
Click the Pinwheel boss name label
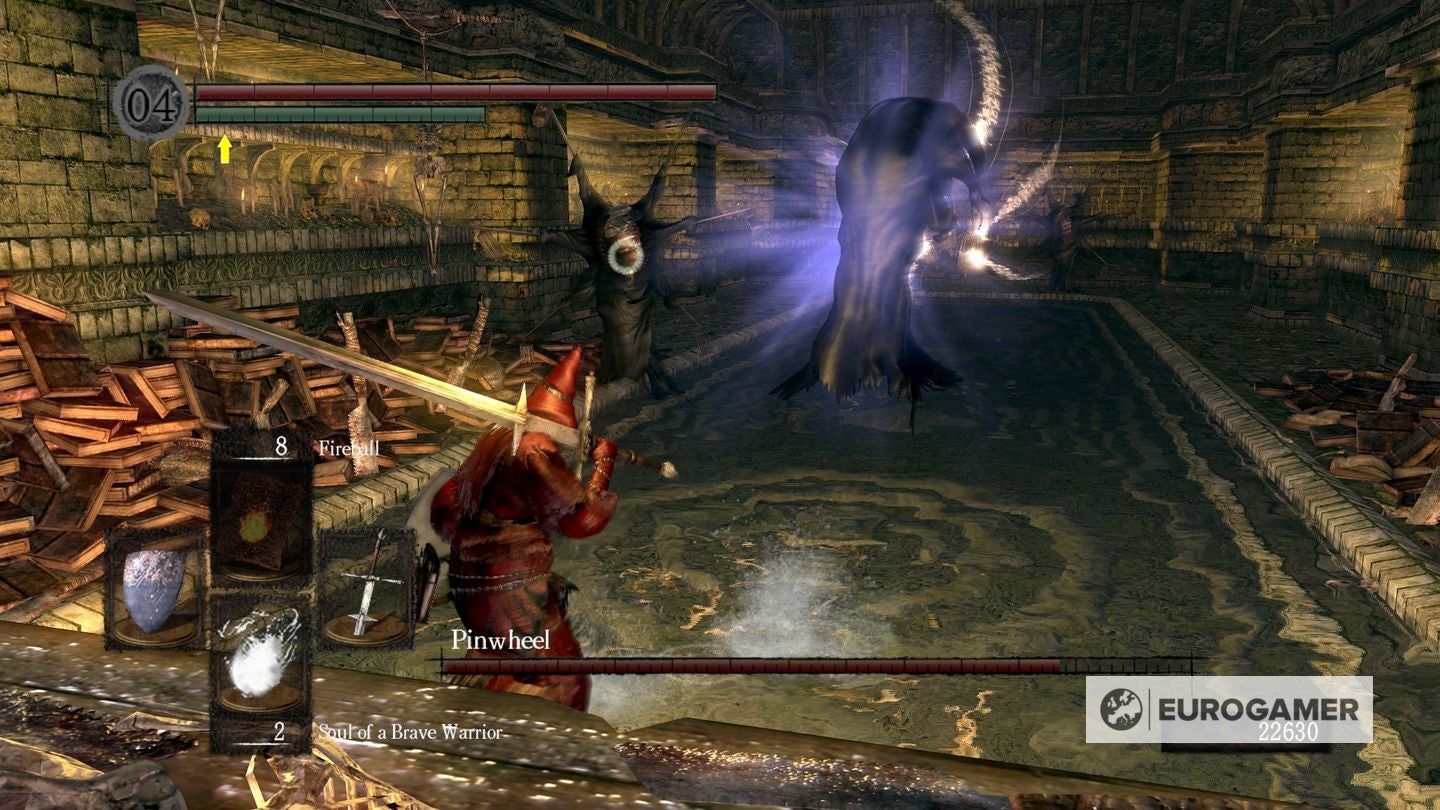click(500, 641)
